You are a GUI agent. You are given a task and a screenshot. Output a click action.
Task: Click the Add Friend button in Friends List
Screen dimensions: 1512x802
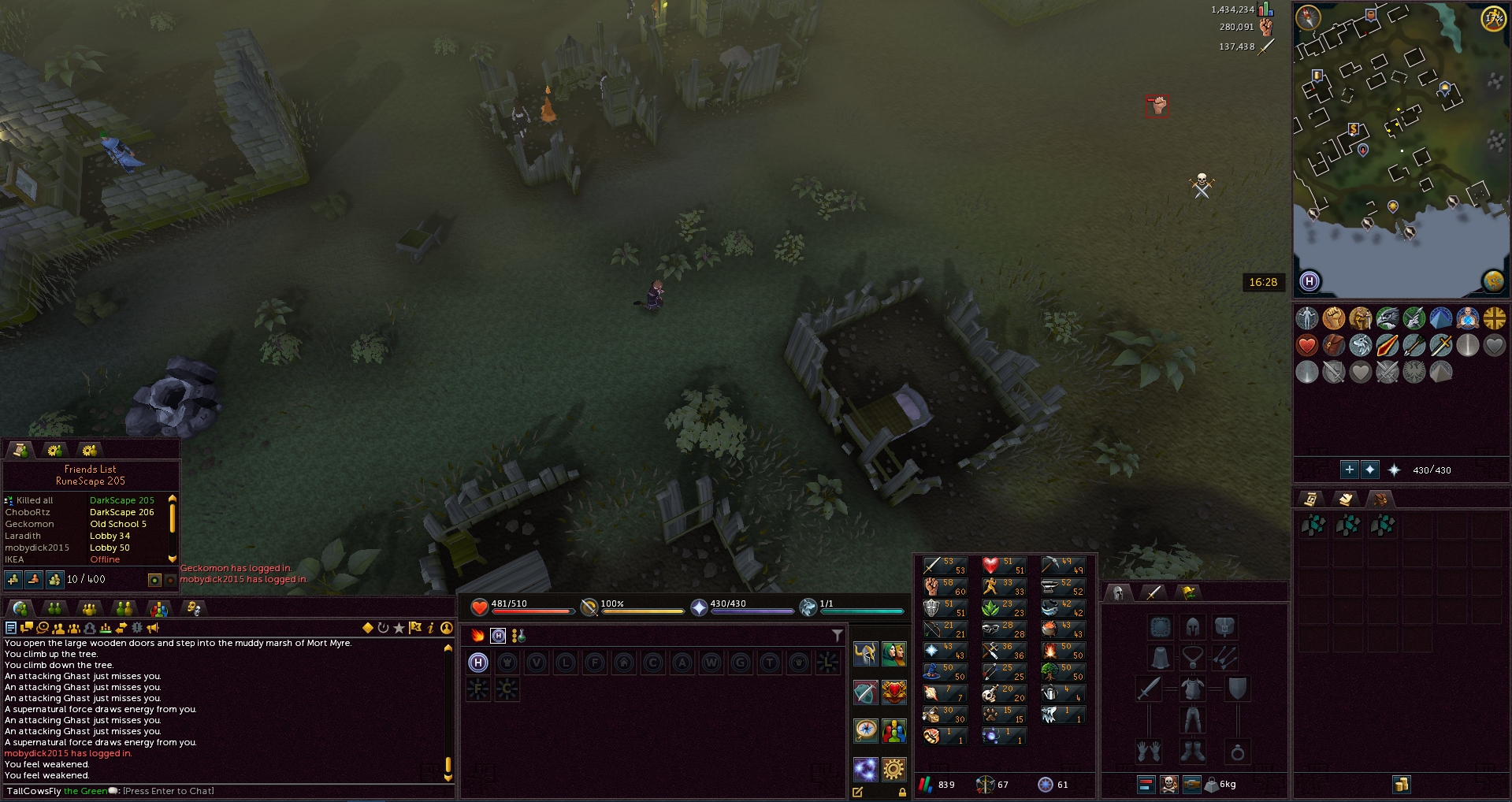click(13, 580)
